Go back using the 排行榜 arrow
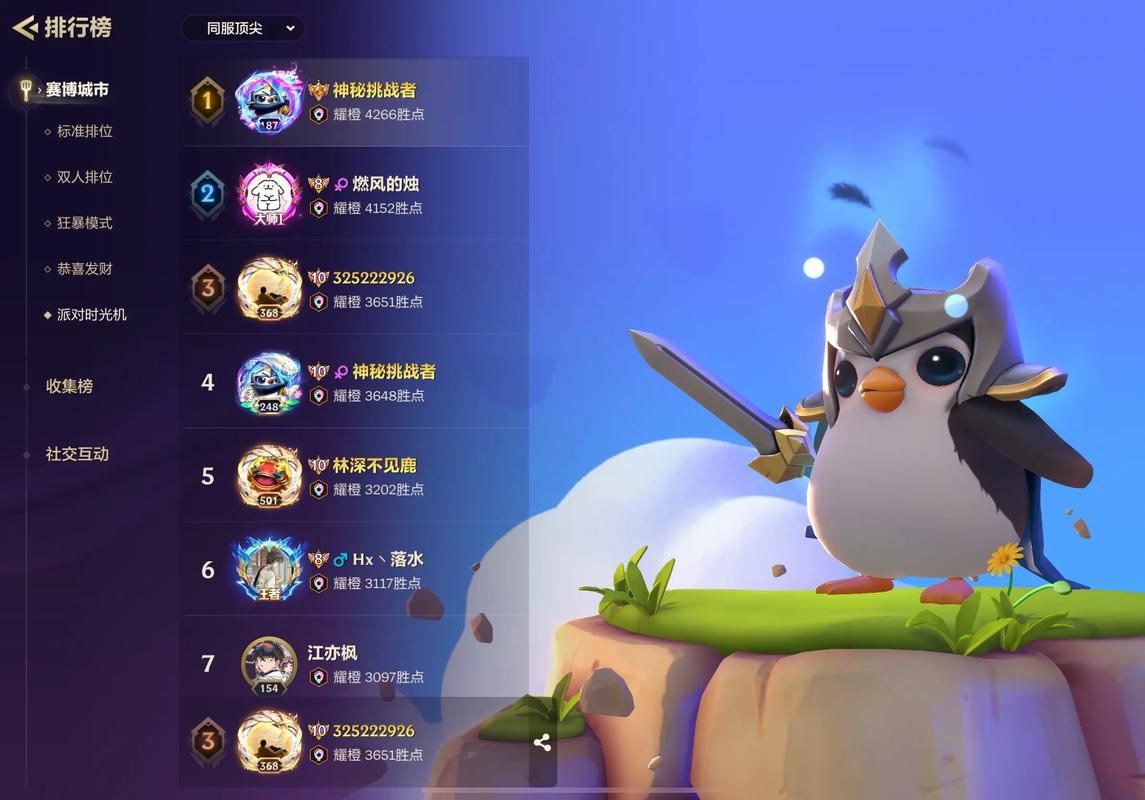This screenshot has height=800, width=1145. coord(26,27)
